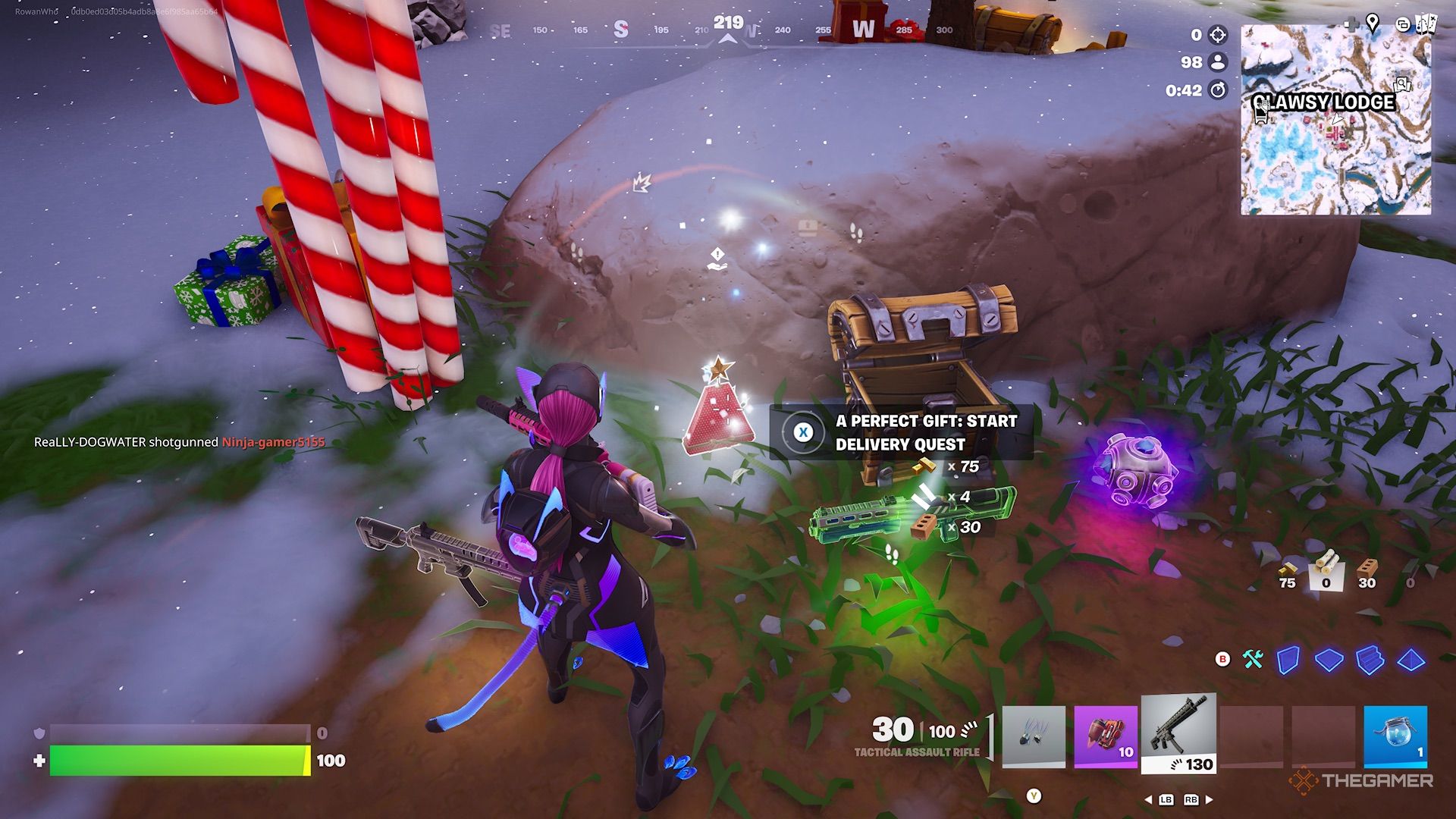Expand the map with the plus icon

tap(1353, 23)
